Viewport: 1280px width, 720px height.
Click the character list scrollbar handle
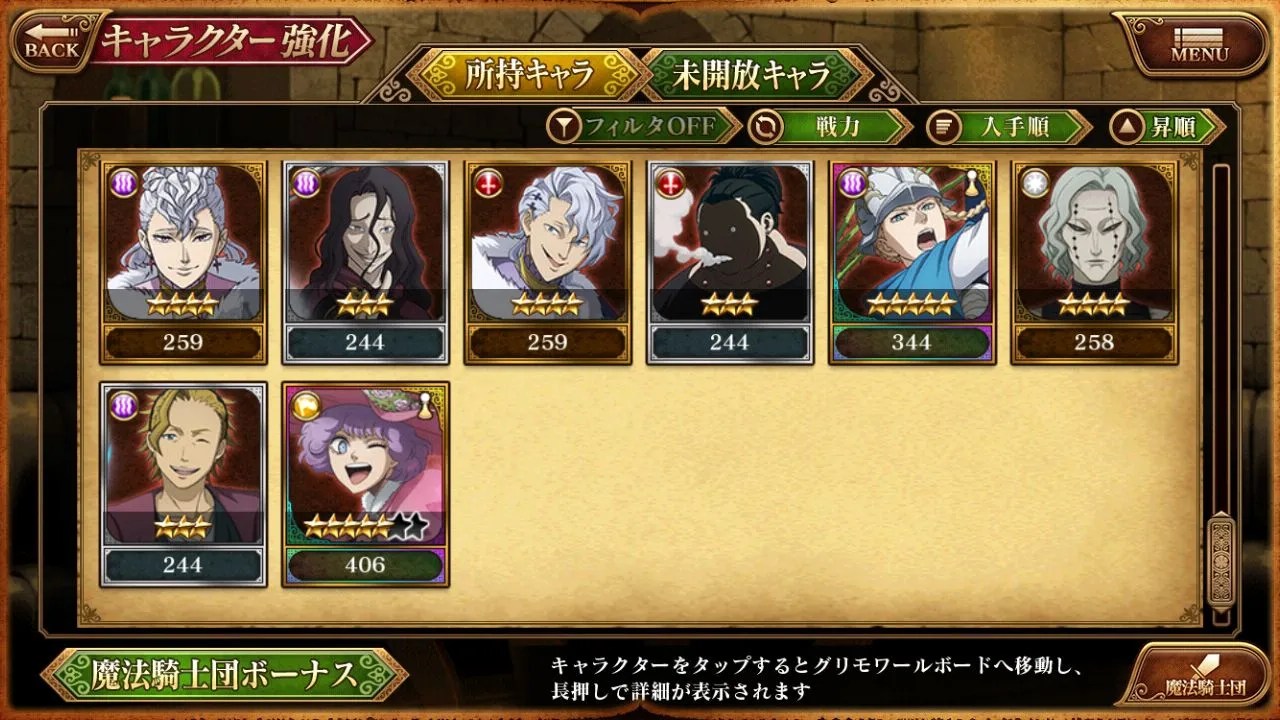pos(1221,560)
